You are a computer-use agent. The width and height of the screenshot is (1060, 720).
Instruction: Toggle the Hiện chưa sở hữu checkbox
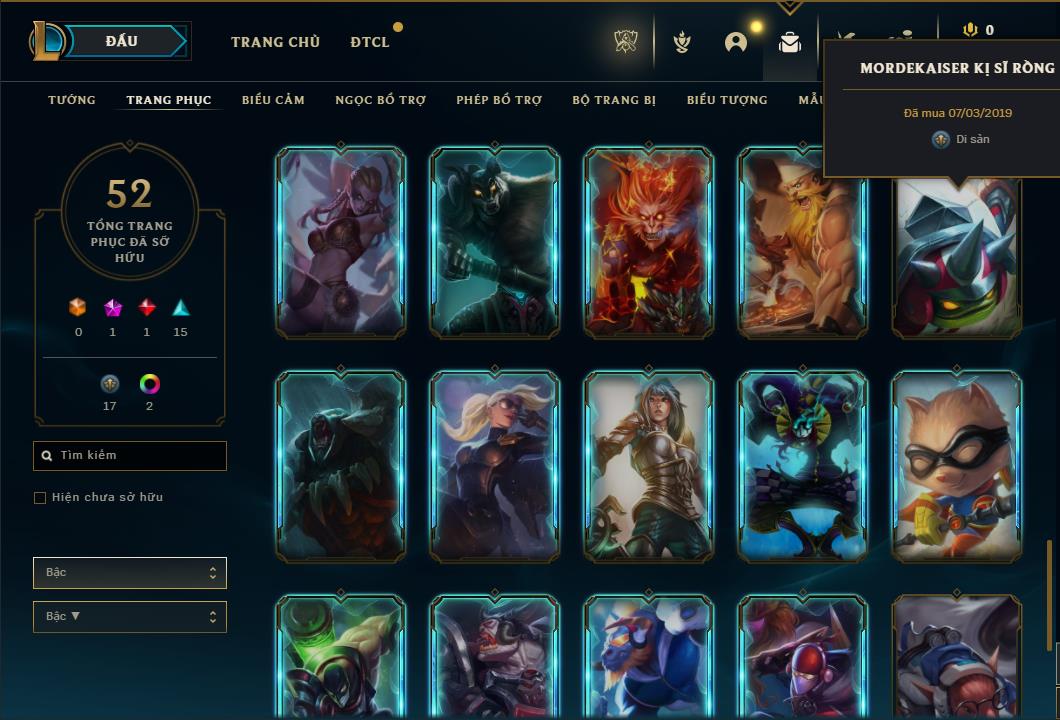tap(40, 498)
